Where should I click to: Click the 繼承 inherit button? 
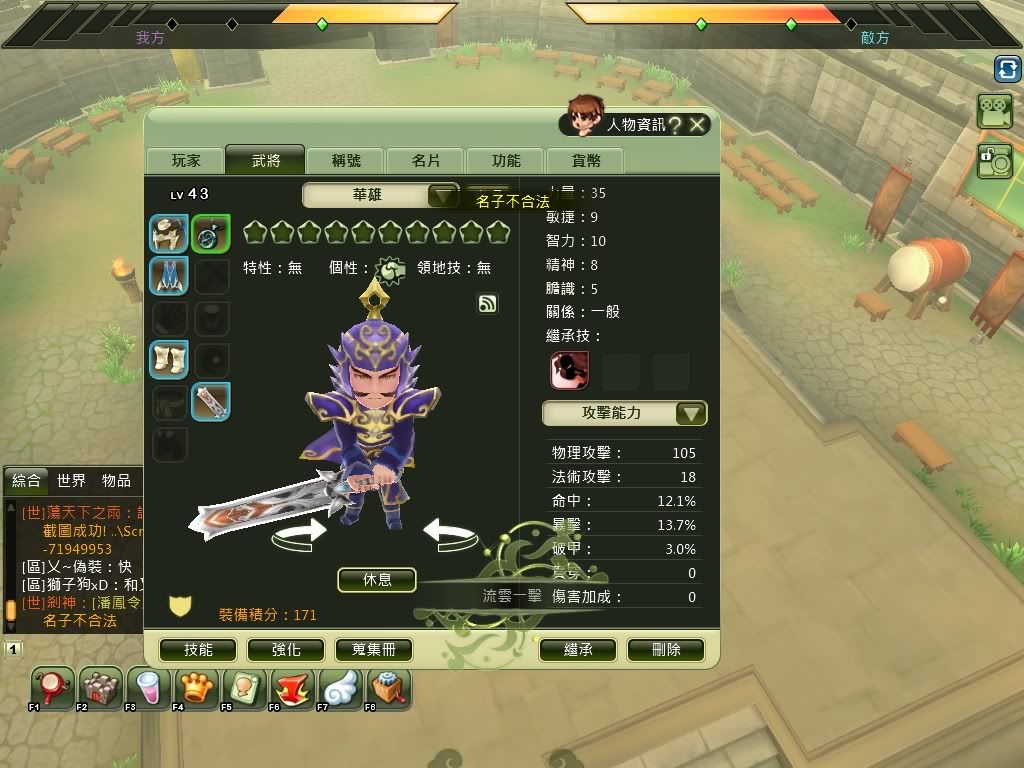click(578, 649)
